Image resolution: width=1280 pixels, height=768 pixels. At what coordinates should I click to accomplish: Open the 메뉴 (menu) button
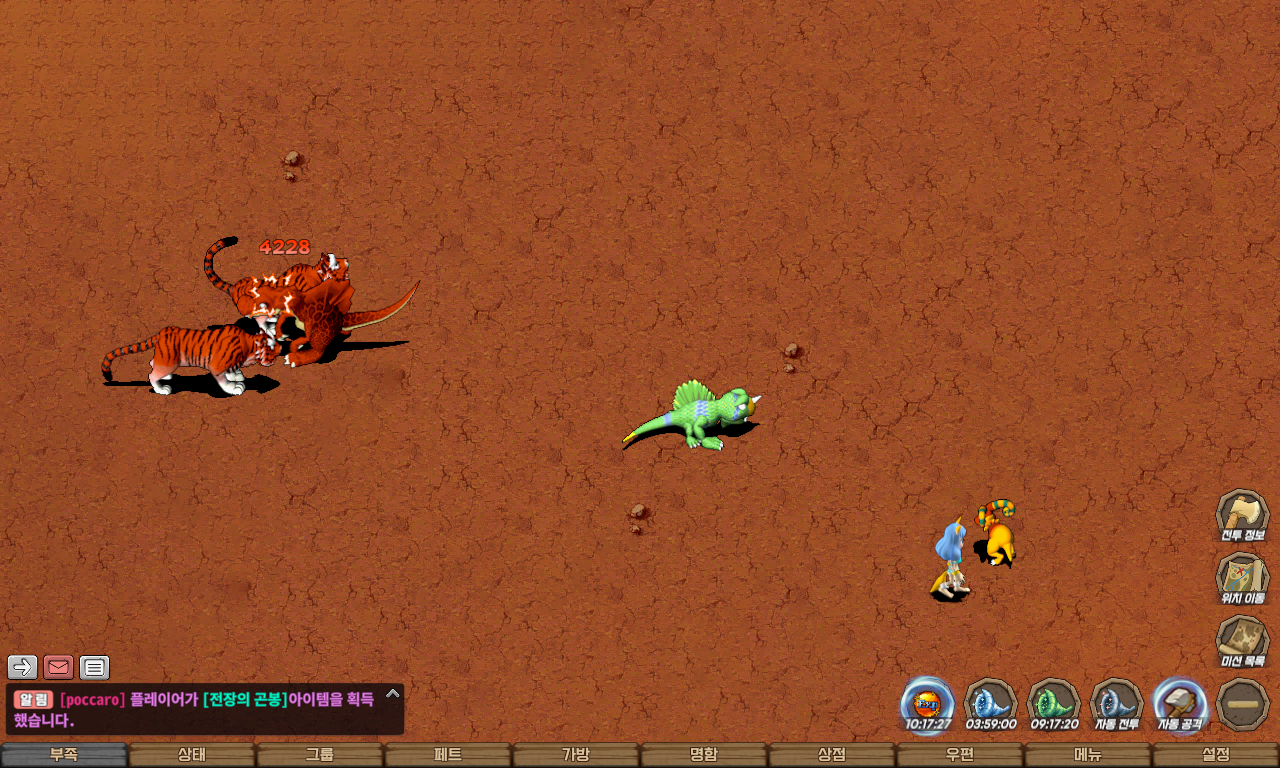click(1088, 755)
